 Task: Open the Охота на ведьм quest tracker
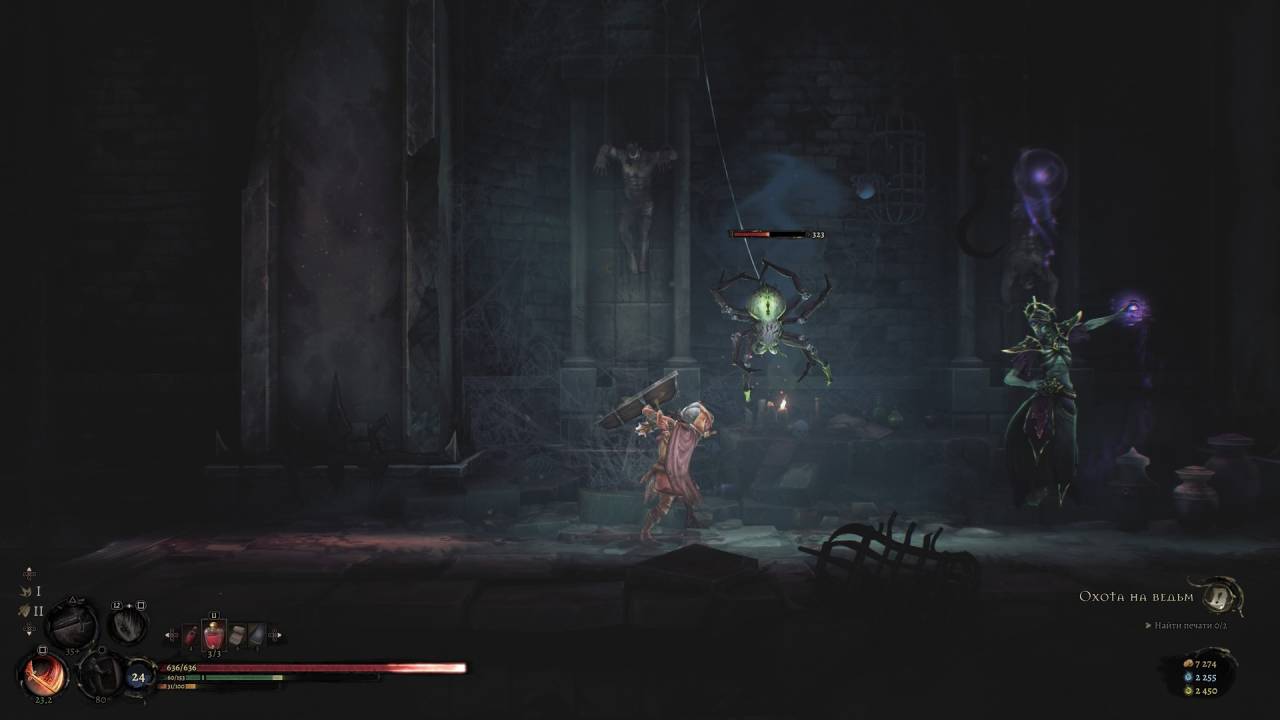coord(1136,597)
